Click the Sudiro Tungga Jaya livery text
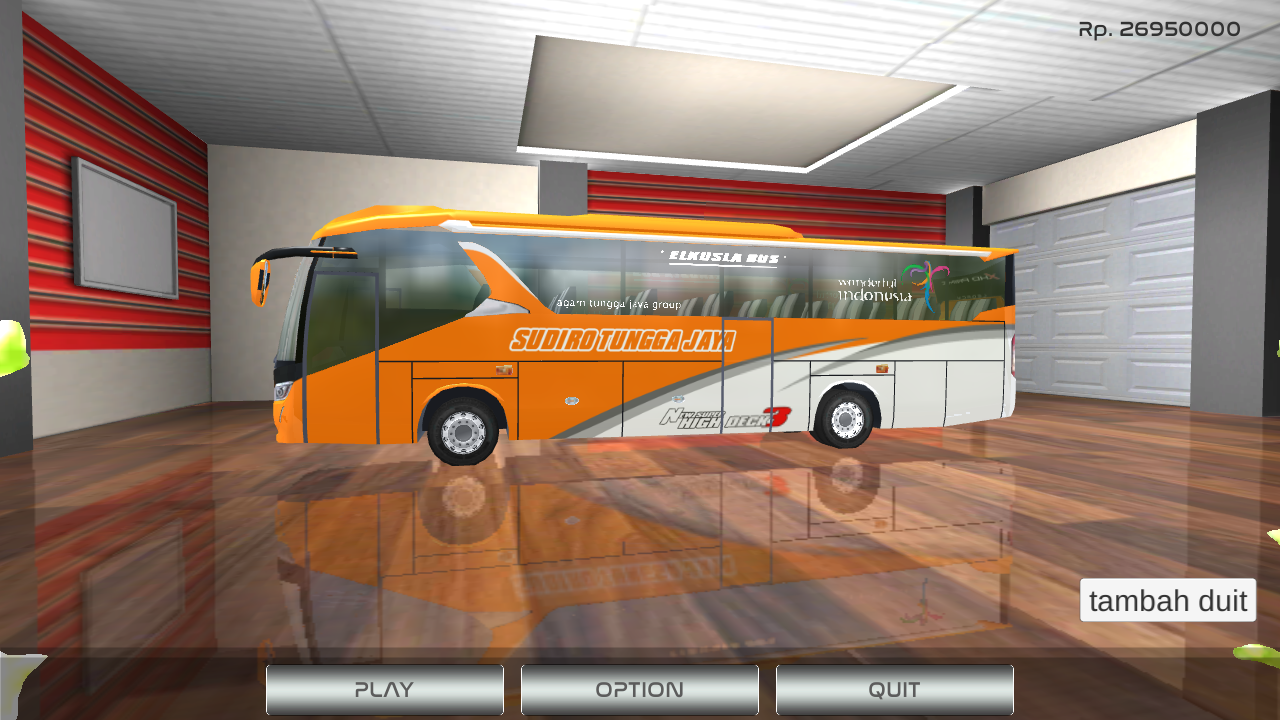Viewport: 1280px width, 720px height. (x=624, y=340)
